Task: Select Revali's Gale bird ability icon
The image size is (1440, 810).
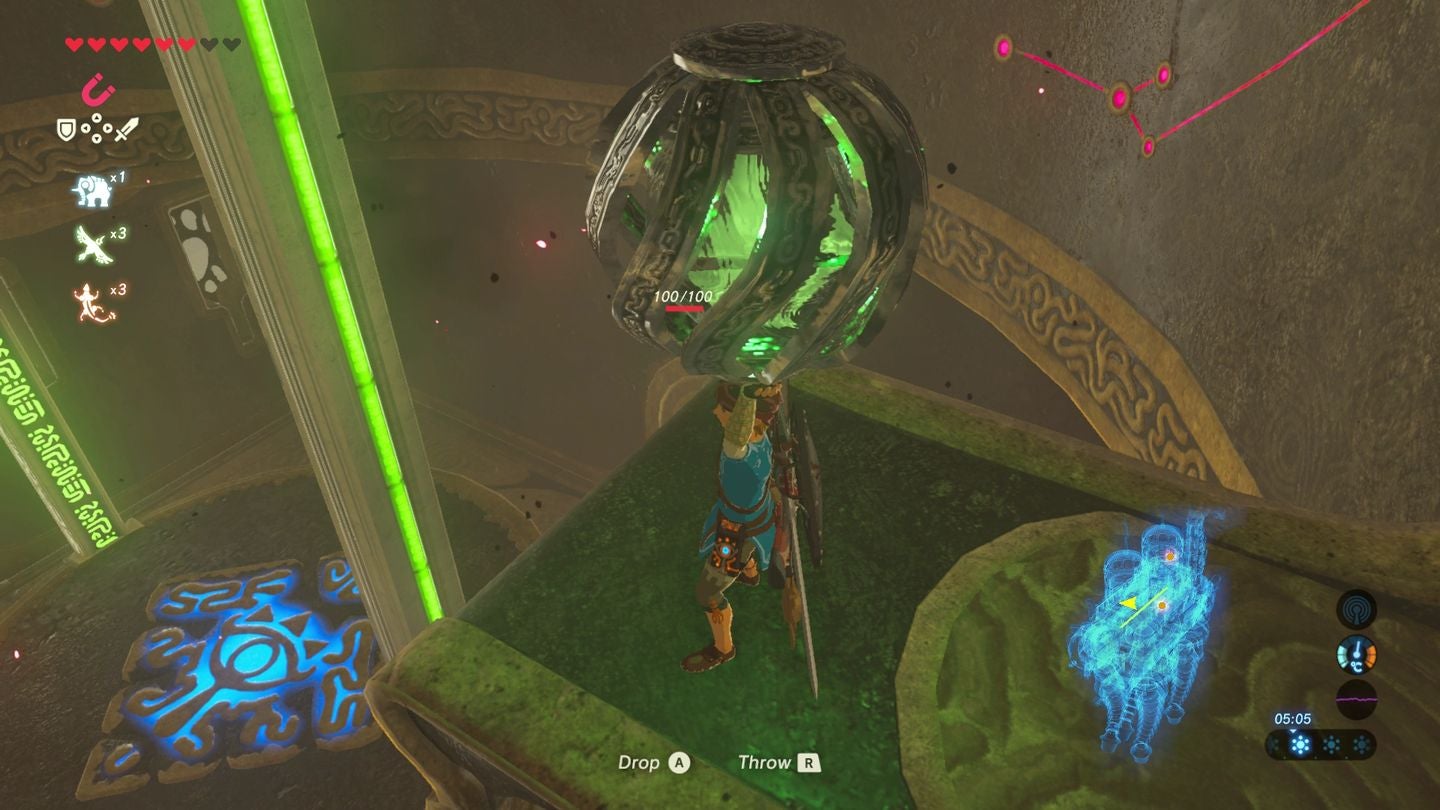Action: point(90,245)
